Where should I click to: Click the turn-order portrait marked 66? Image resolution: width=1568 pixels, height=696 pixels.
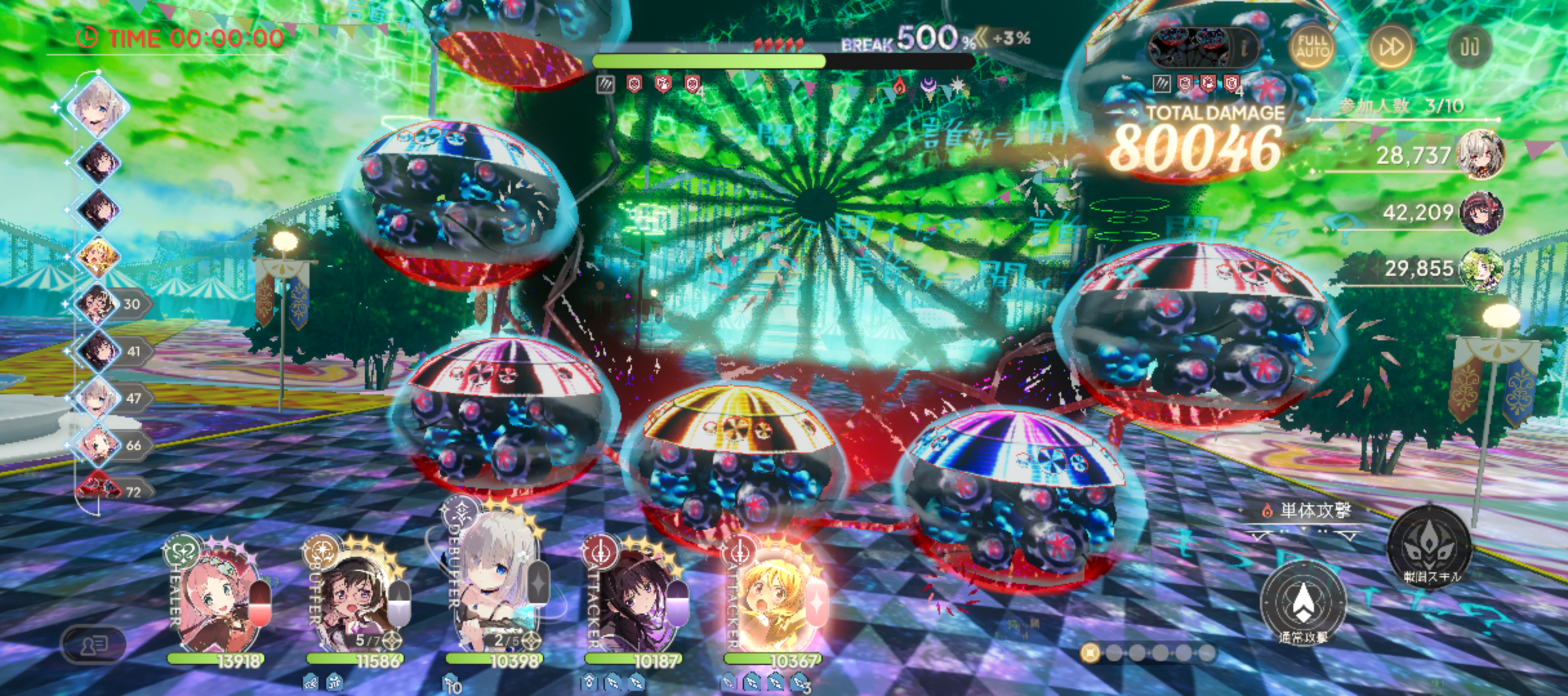[98, 445]
